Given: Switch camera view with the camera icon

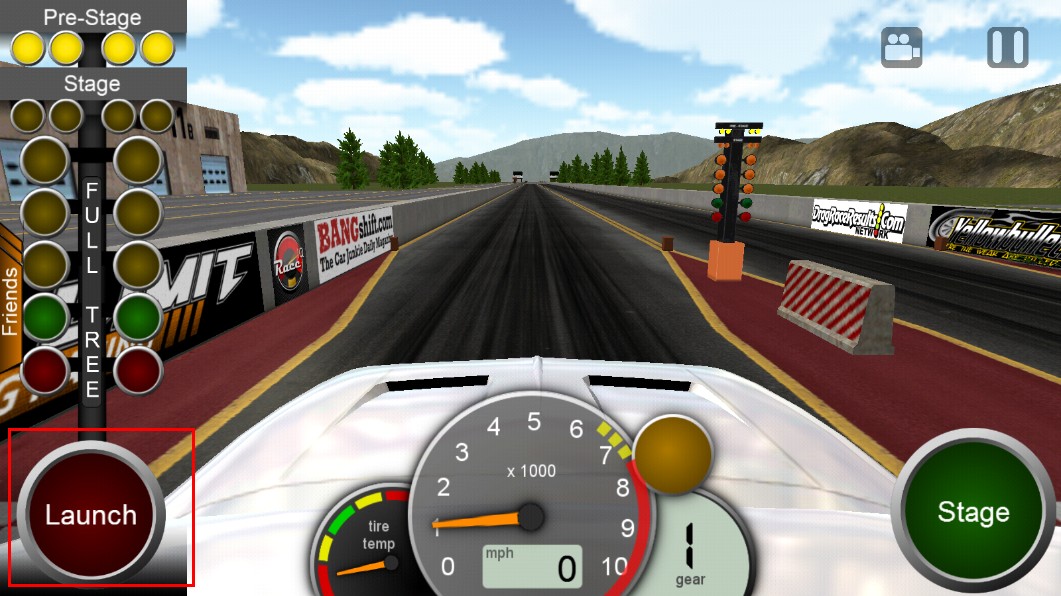Looking at the screenshot, I should tap(901, 47).
